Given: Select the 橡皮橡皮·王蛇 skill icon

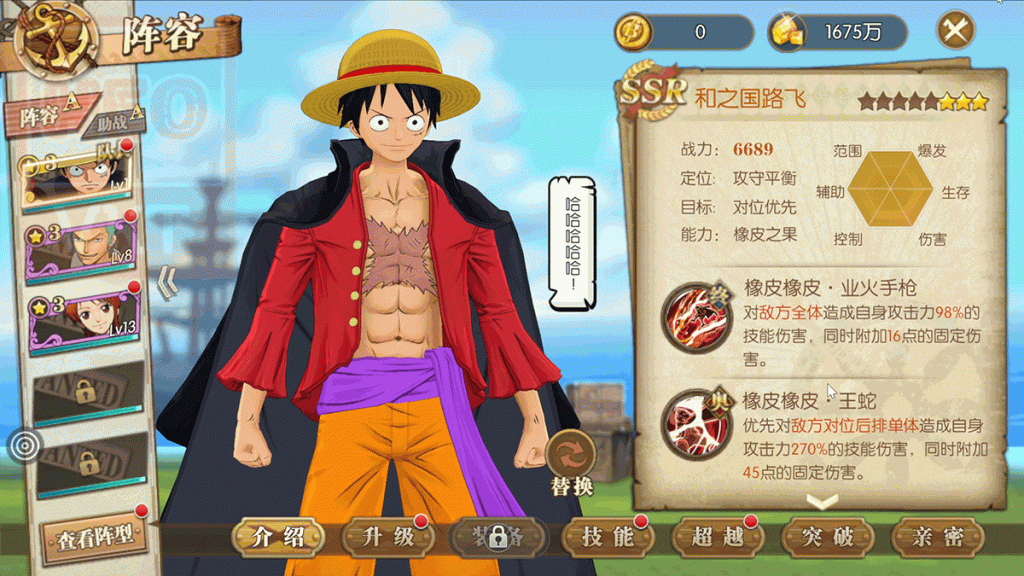Looking at the screenshot, I should (698, 425).
